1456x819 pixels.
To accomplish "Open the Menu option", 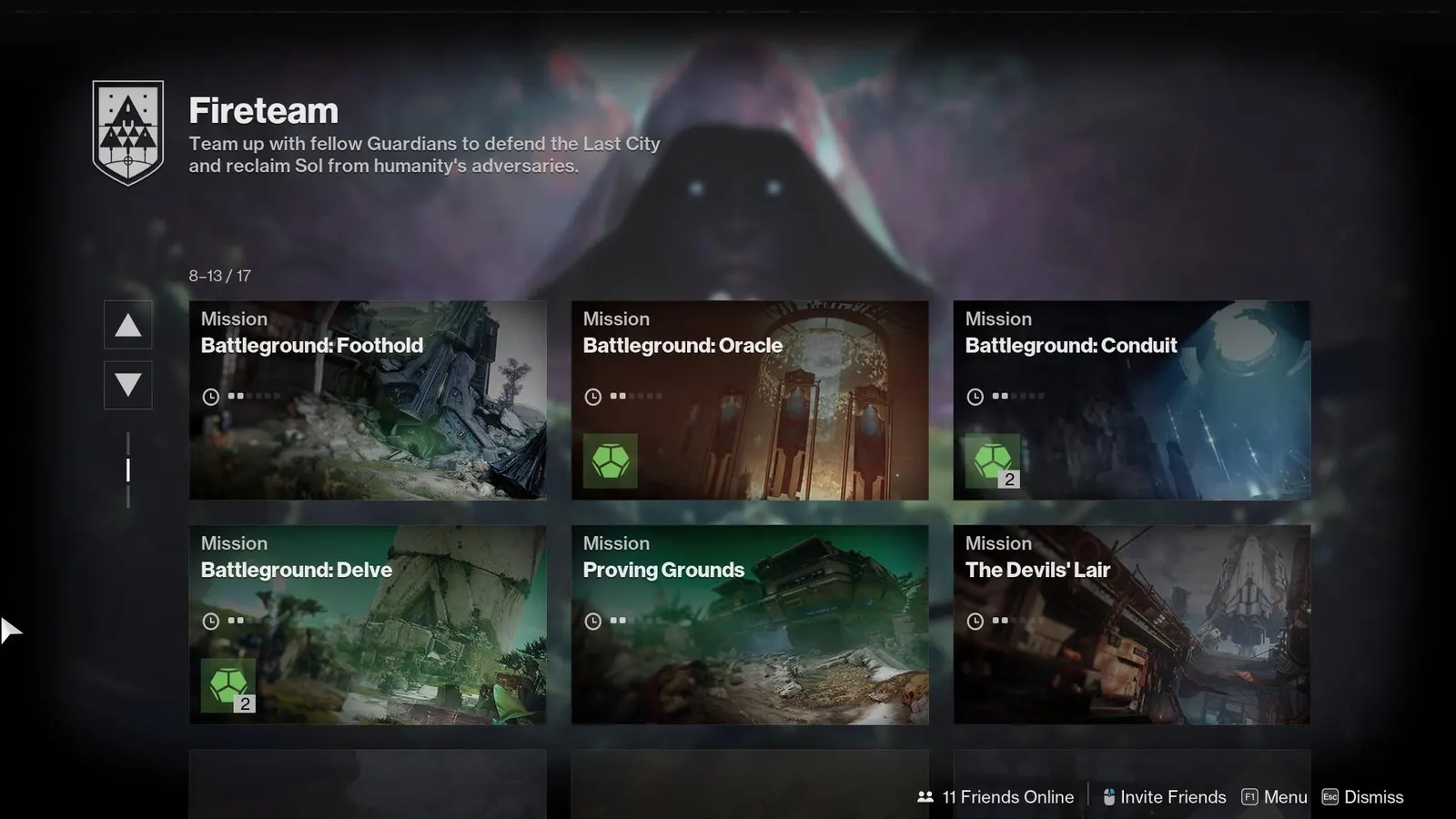I will [x=1288, y=796].
